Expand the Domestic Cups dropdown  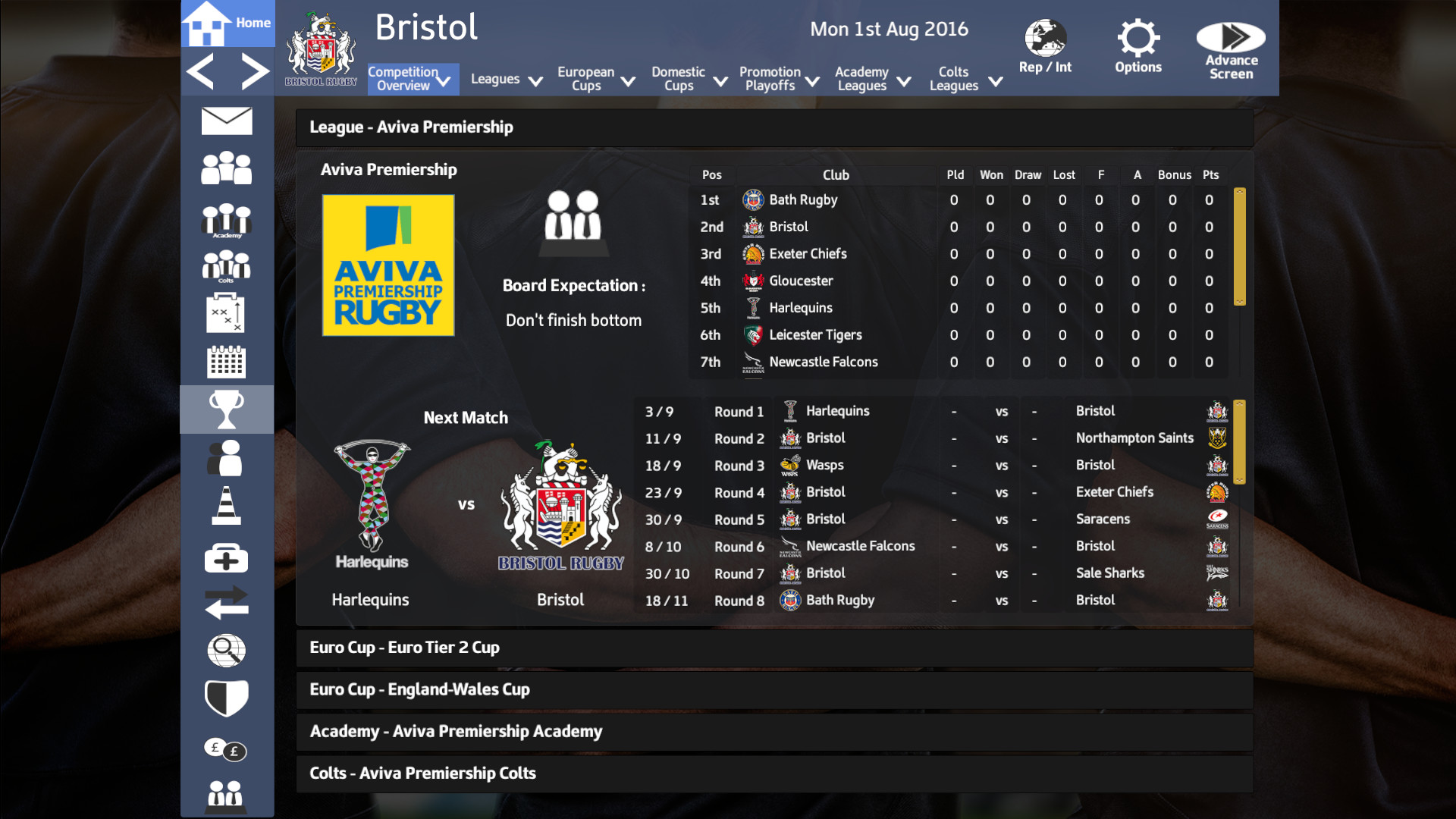click(688, 78)
